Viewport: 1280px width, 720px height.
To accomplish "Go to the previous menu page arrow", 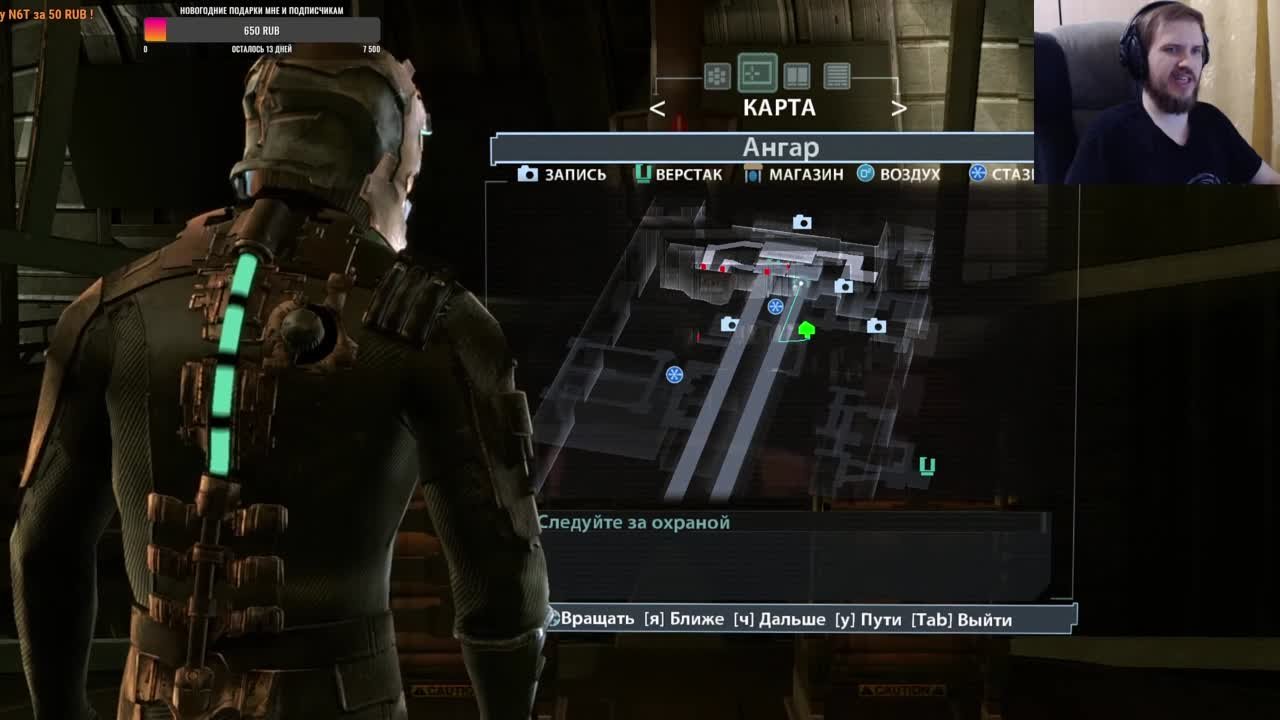I will point(657,109).
